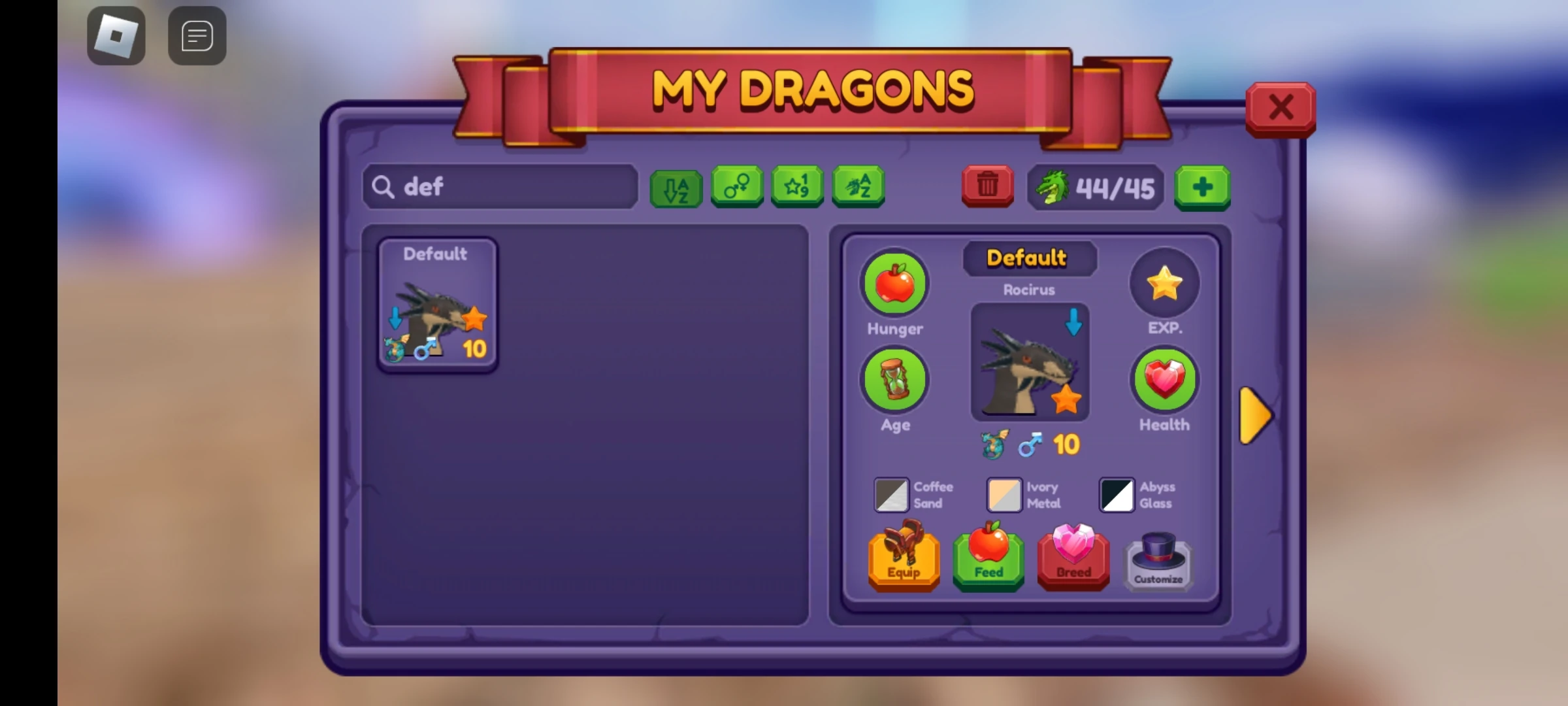Click the Health heart icon
Screen dimensions: 1568x706
tap(1165, 377)
